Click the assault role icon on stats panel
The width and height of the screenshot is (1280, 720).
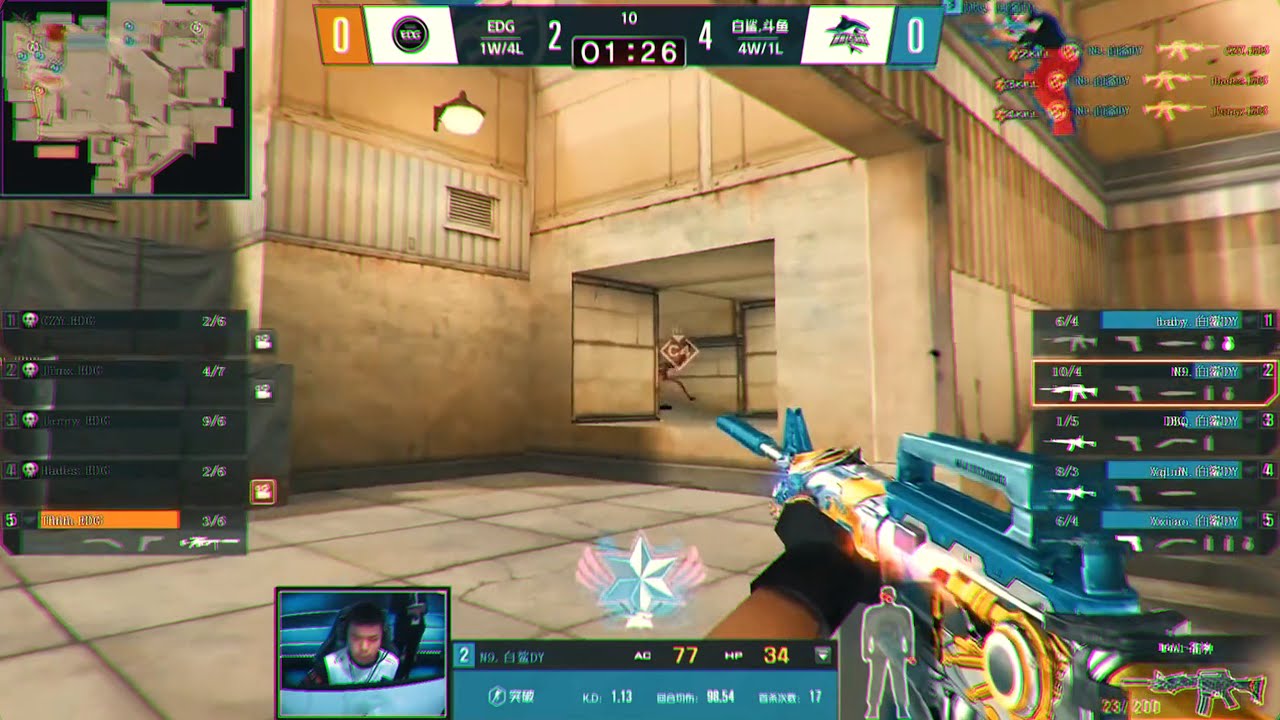tap(497, 696)
